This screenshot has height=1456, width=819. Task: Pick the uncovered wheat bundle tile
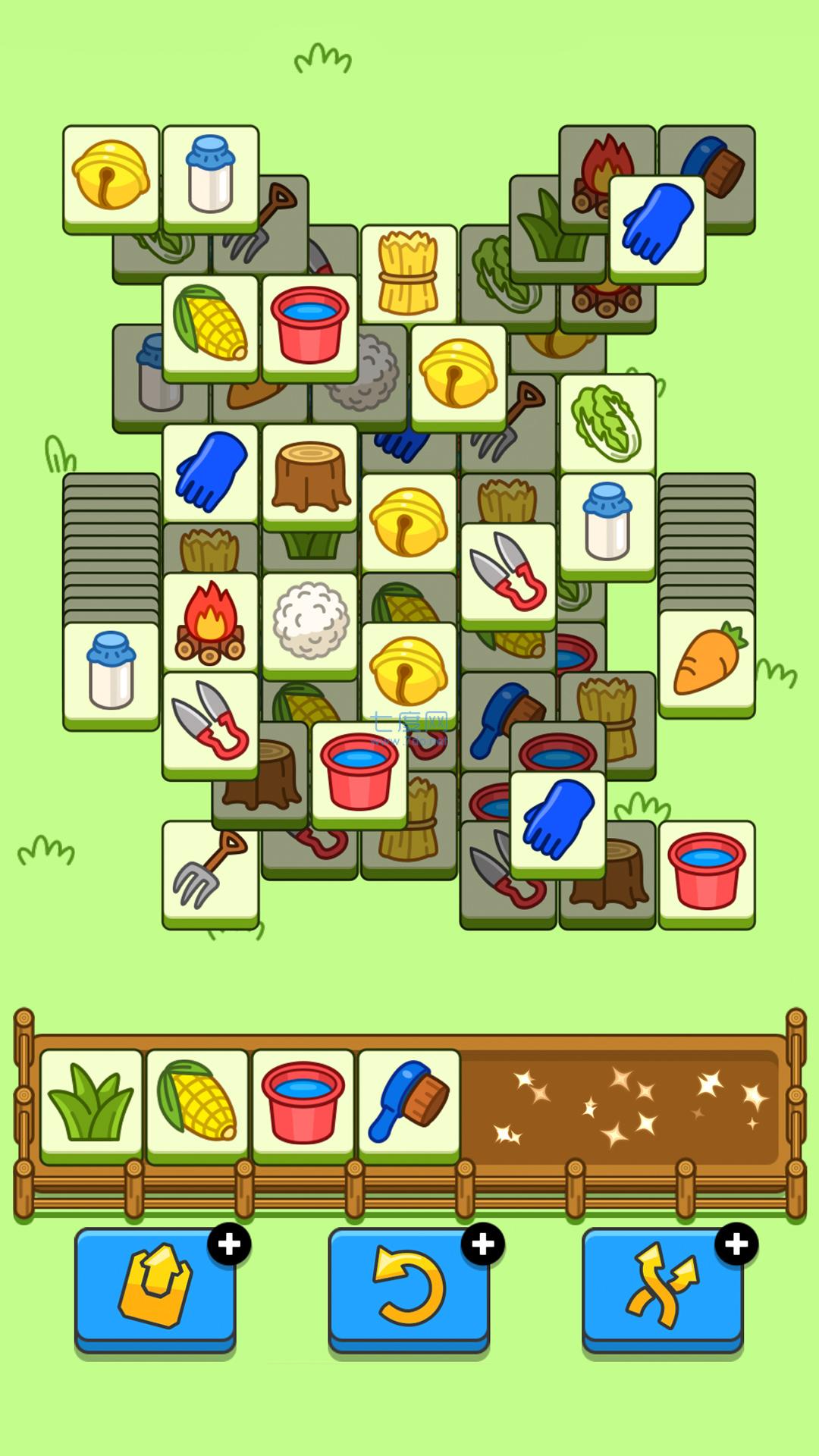[x=409, y=275]
